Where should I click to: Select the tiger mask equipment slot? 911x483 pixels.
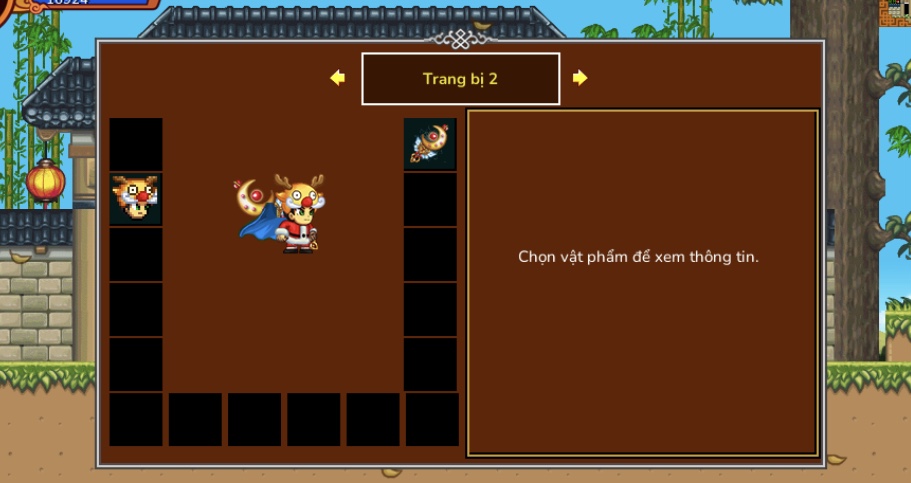click(135, 199)
